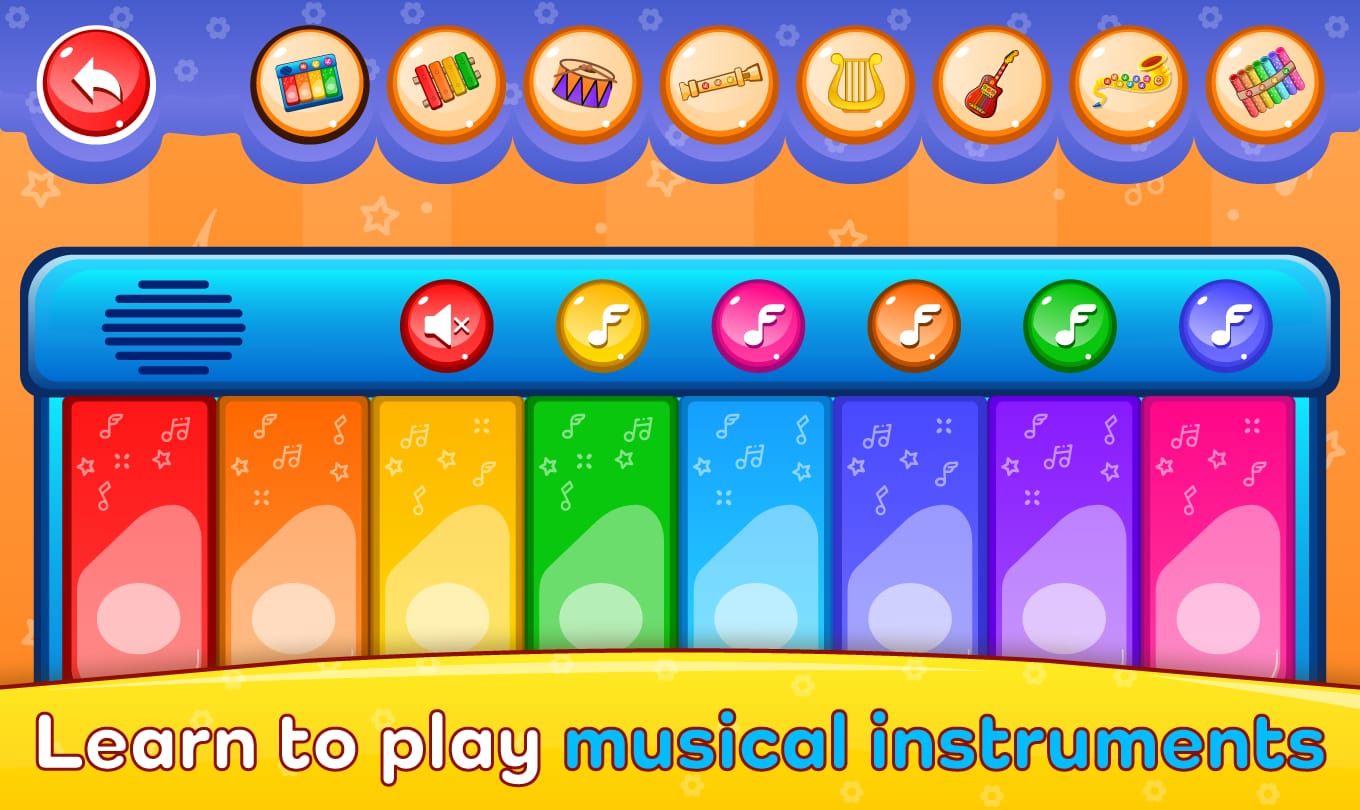Open the drum instrument
This screenshot has width=1360, height=810.
[582, 85]
